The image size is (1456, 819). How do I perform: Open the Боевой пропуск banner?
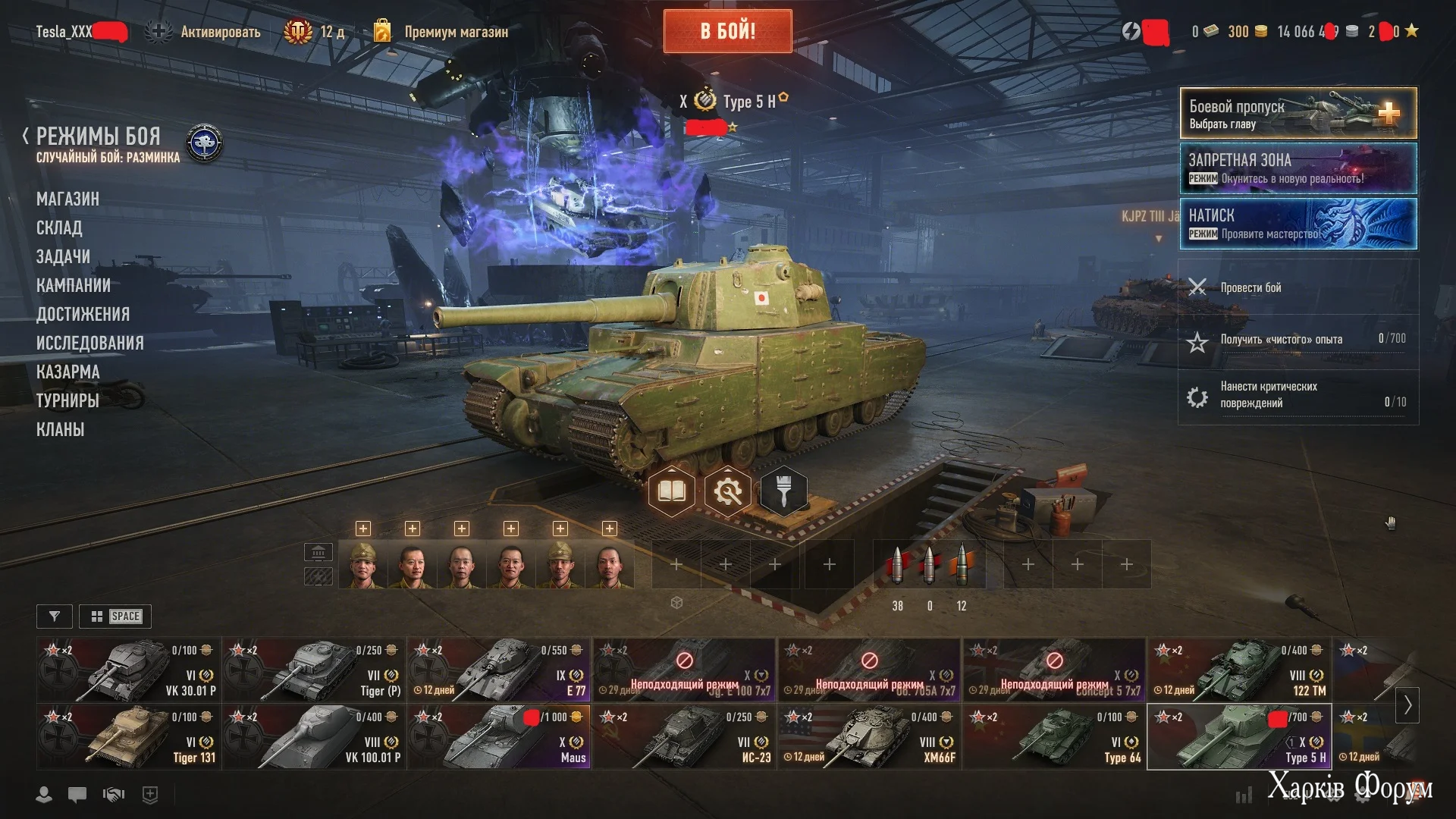coord(1298,113)
